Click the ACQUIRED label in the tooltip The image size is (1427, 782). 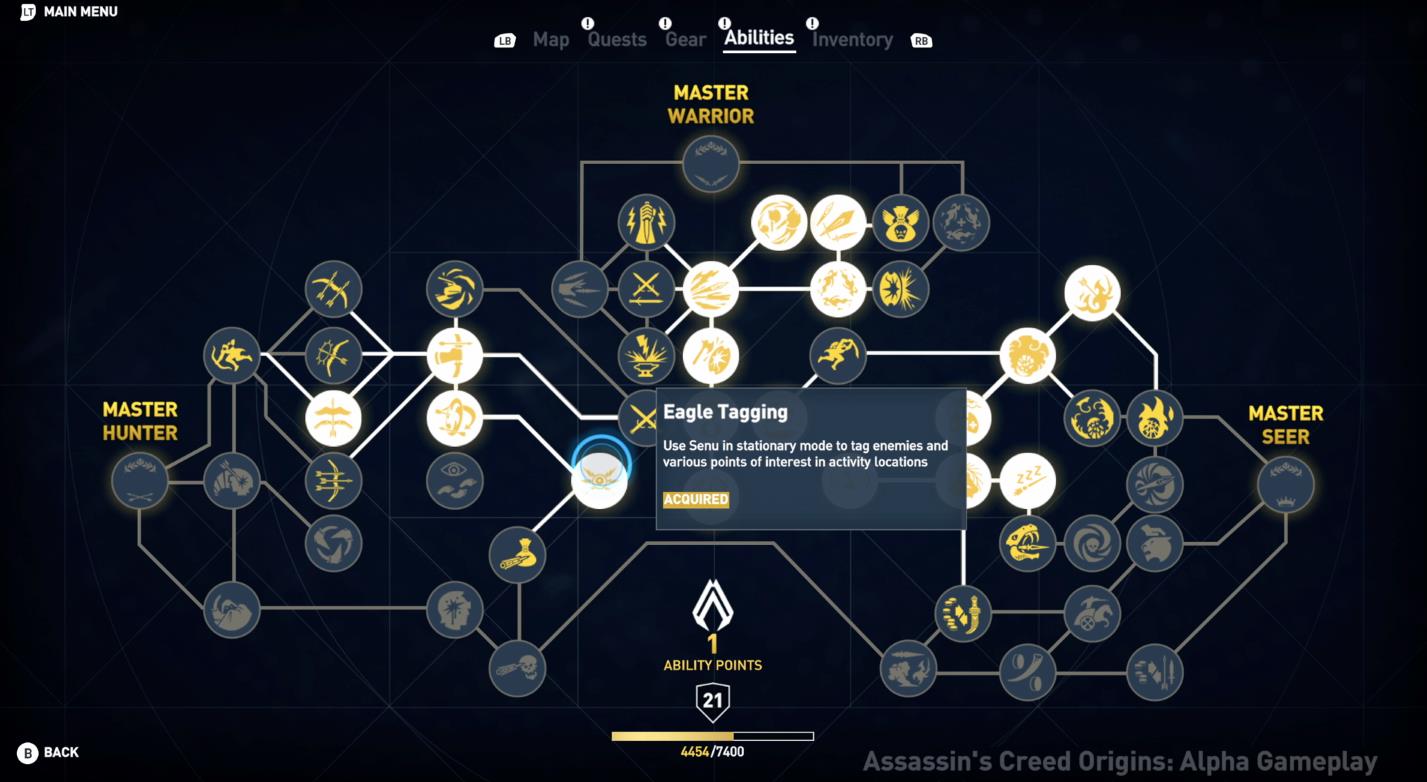click(x=693, y=499)
